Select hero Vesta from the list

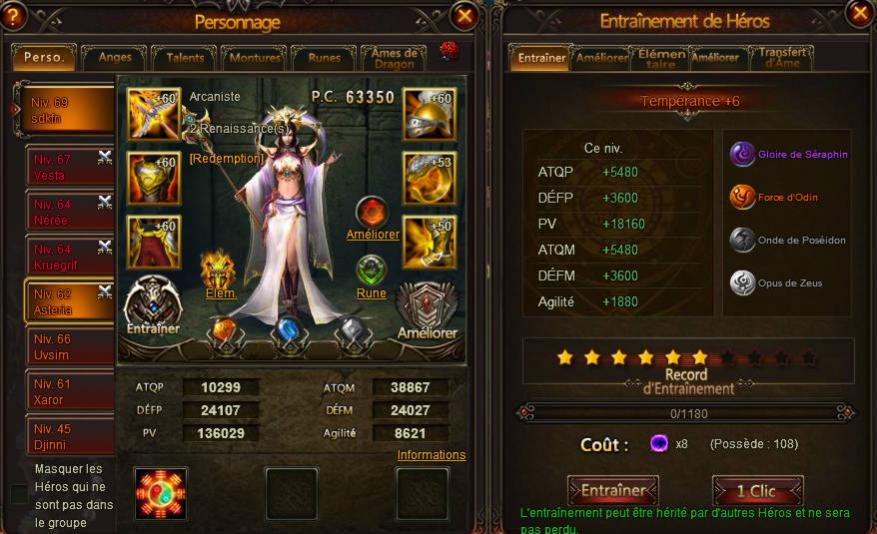[x=70, y=167]
